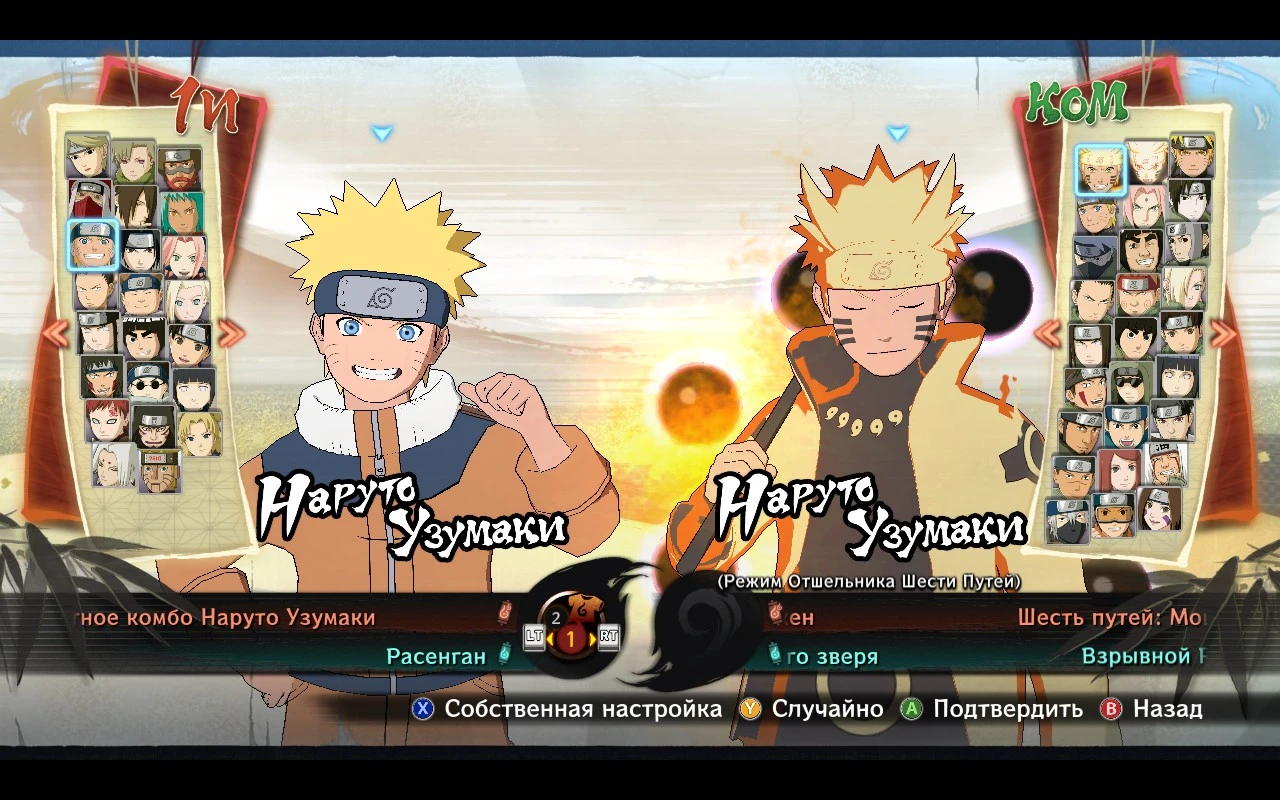Select Rock Lee's portrait in the COM roster
The height and width of the screenshot is (800, 1280).
1133,337
